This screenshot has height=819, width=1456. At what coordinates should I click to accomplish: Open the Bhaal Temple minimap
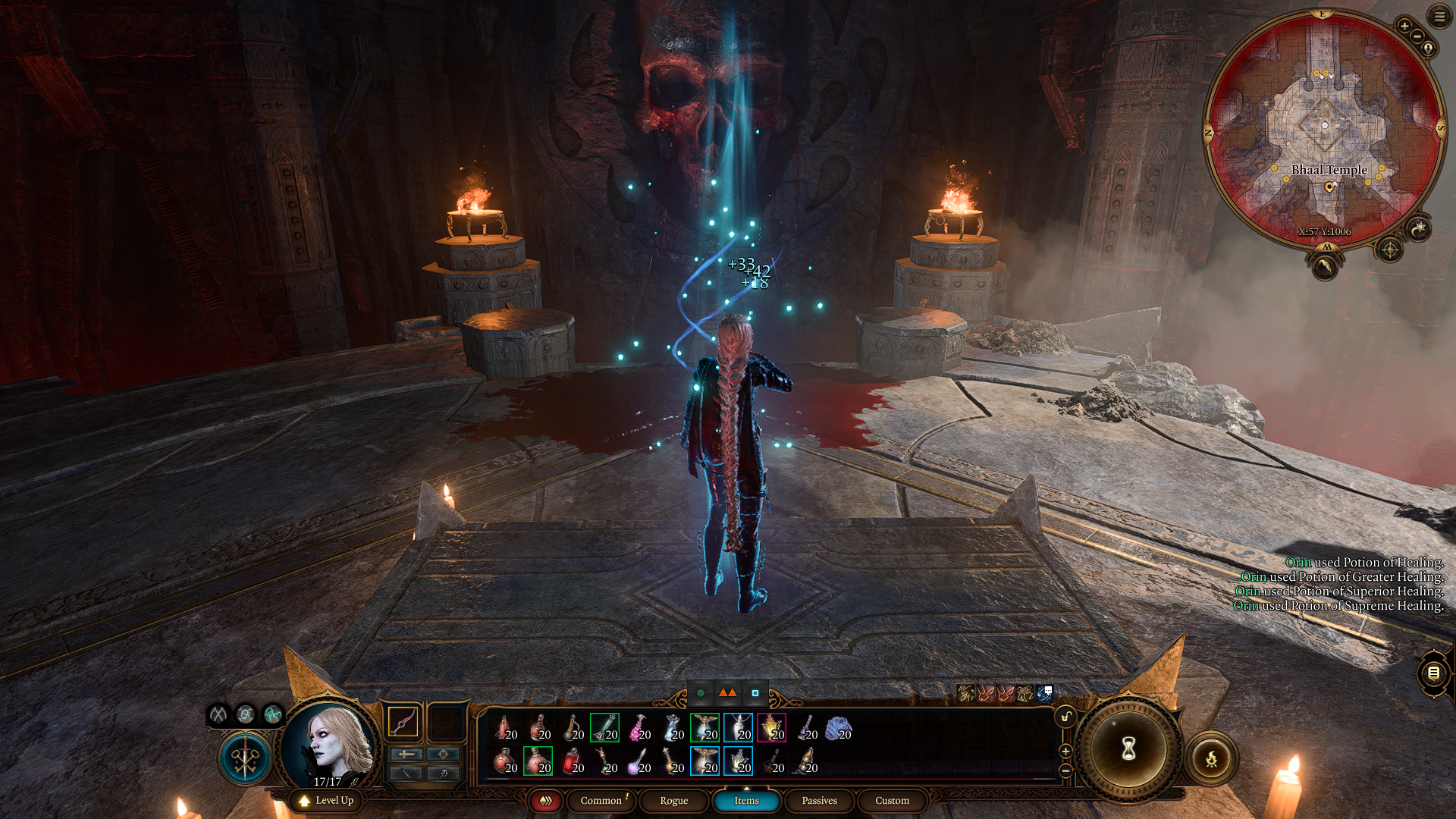(1324, 129)
